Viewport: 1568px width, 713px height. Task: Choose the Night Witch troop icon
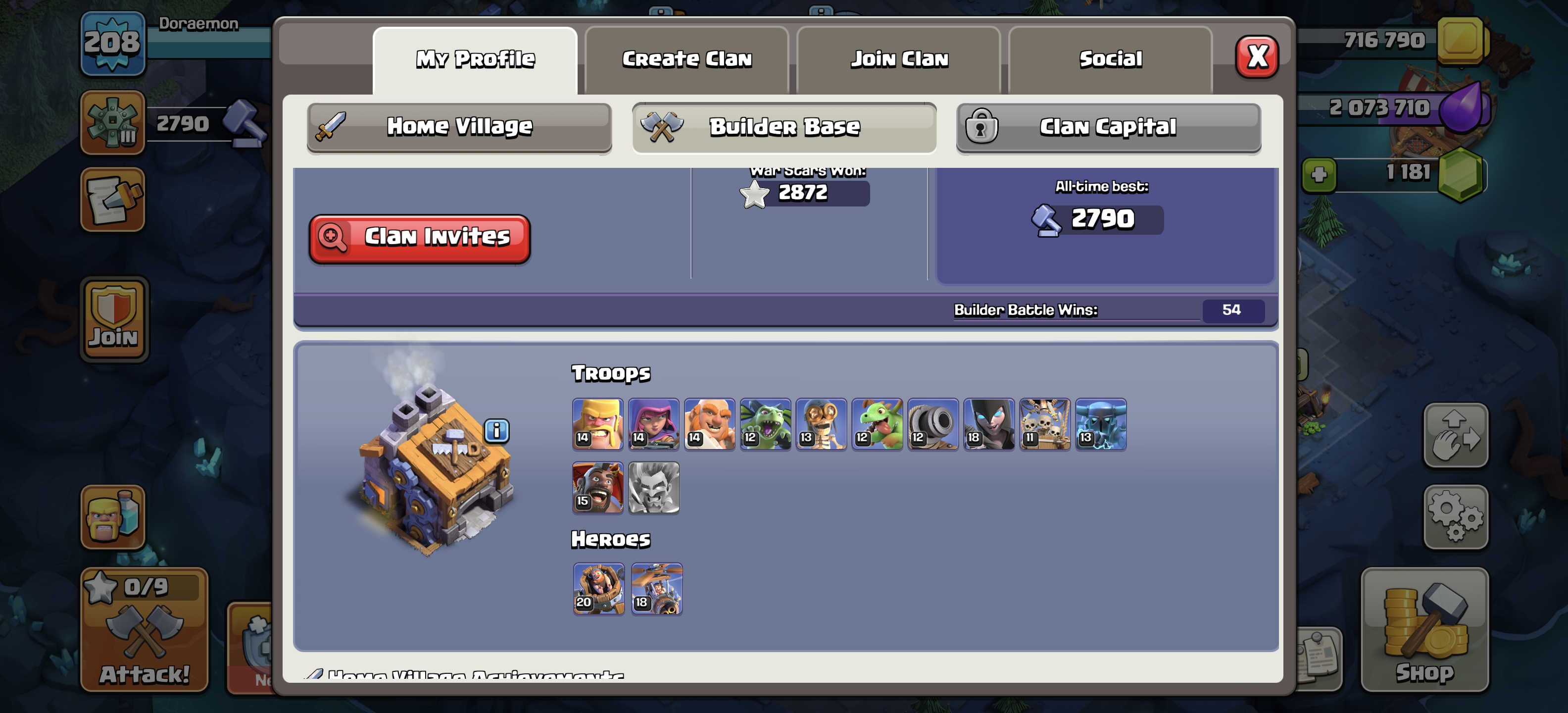tap(988, 424)
